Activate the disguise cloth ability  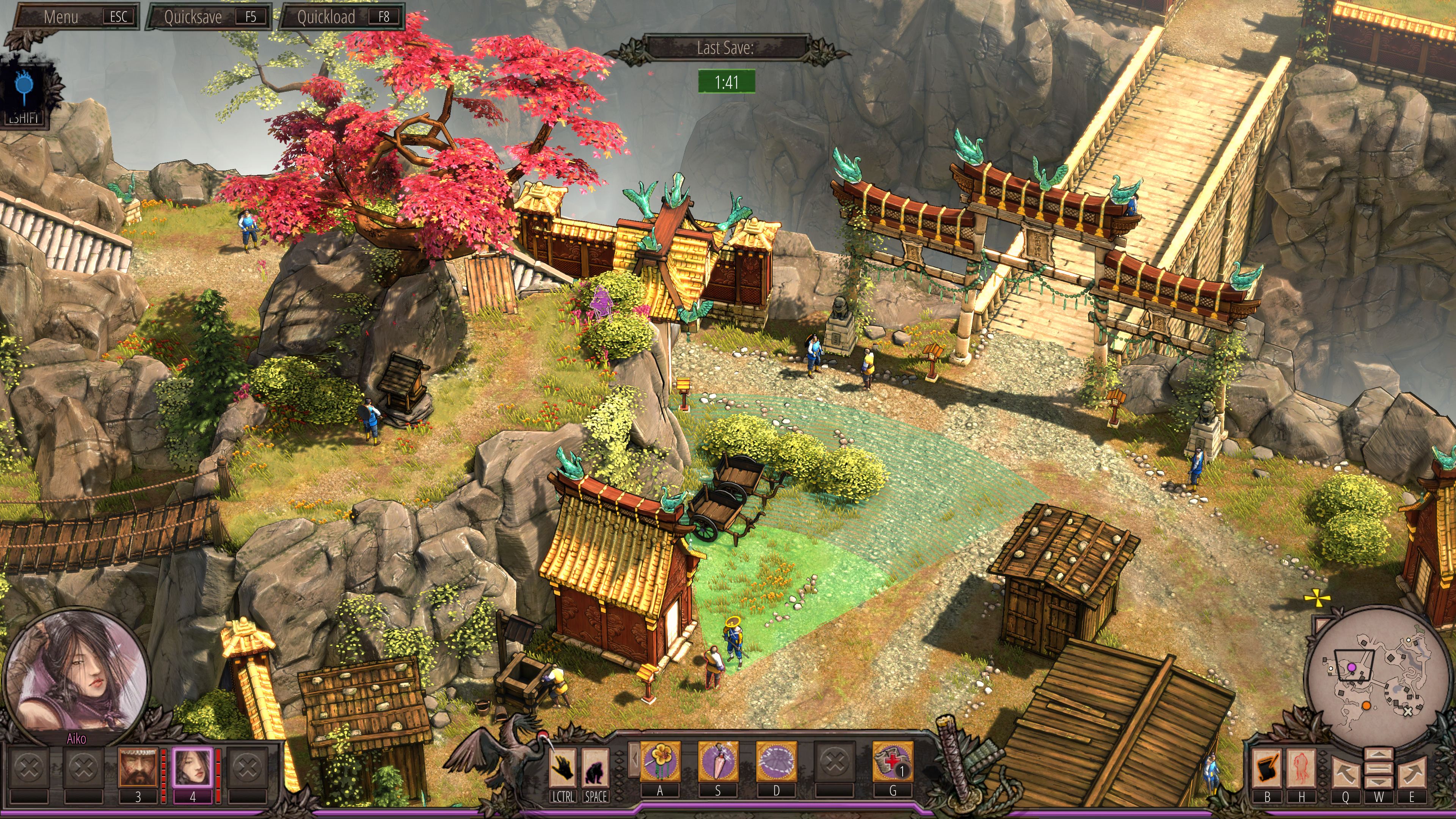point(776,762)
